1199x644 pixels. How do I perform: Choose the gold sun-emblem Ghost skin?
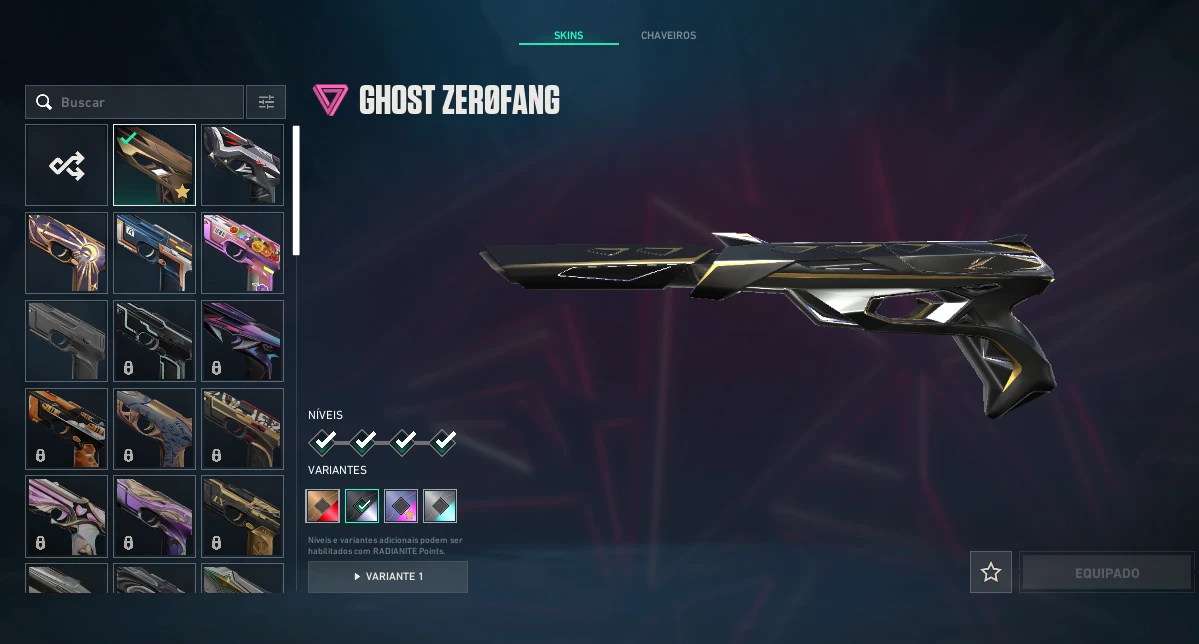(67, 253)
